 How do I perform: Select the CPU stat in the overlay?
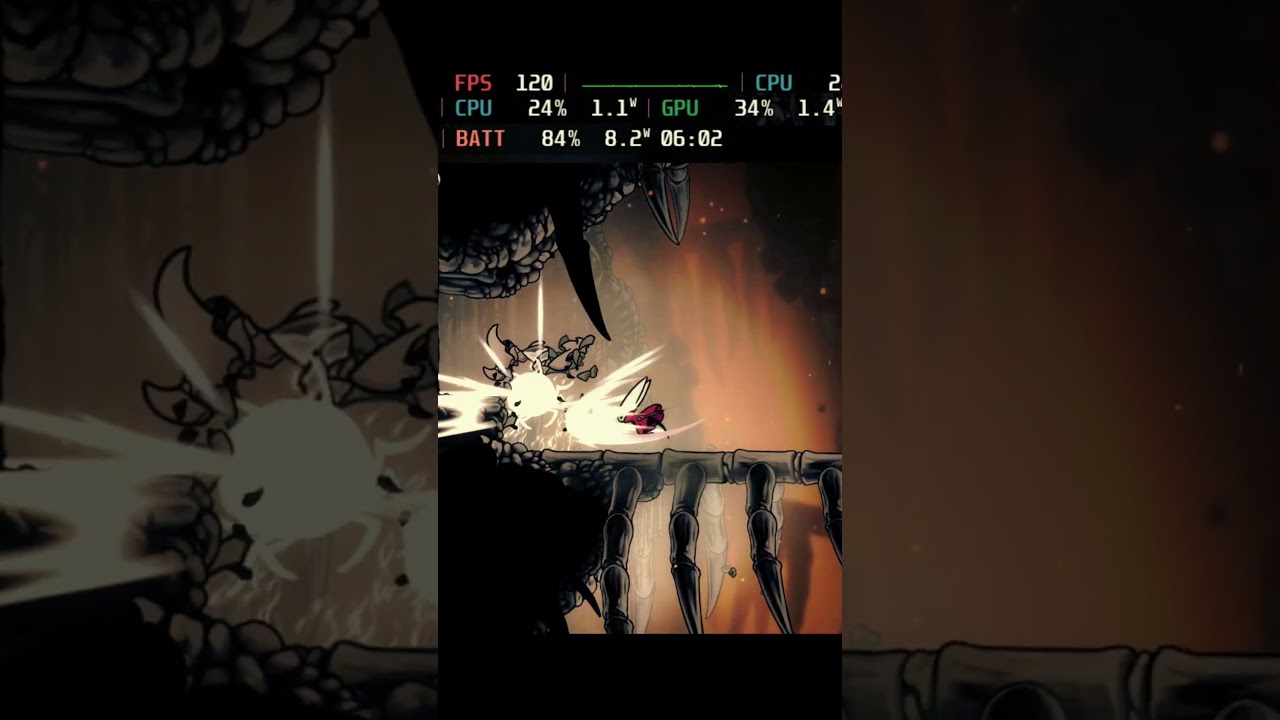click(x=472, y=109)
